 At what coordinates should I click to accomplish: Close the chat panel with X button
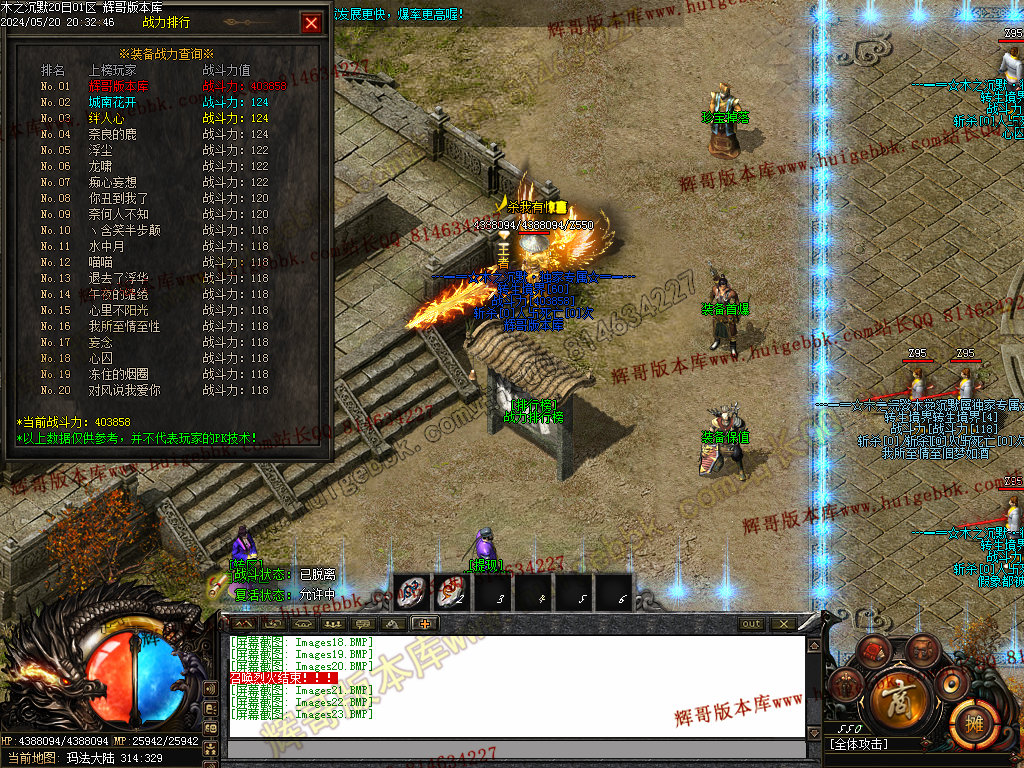(x=783, y=624)
